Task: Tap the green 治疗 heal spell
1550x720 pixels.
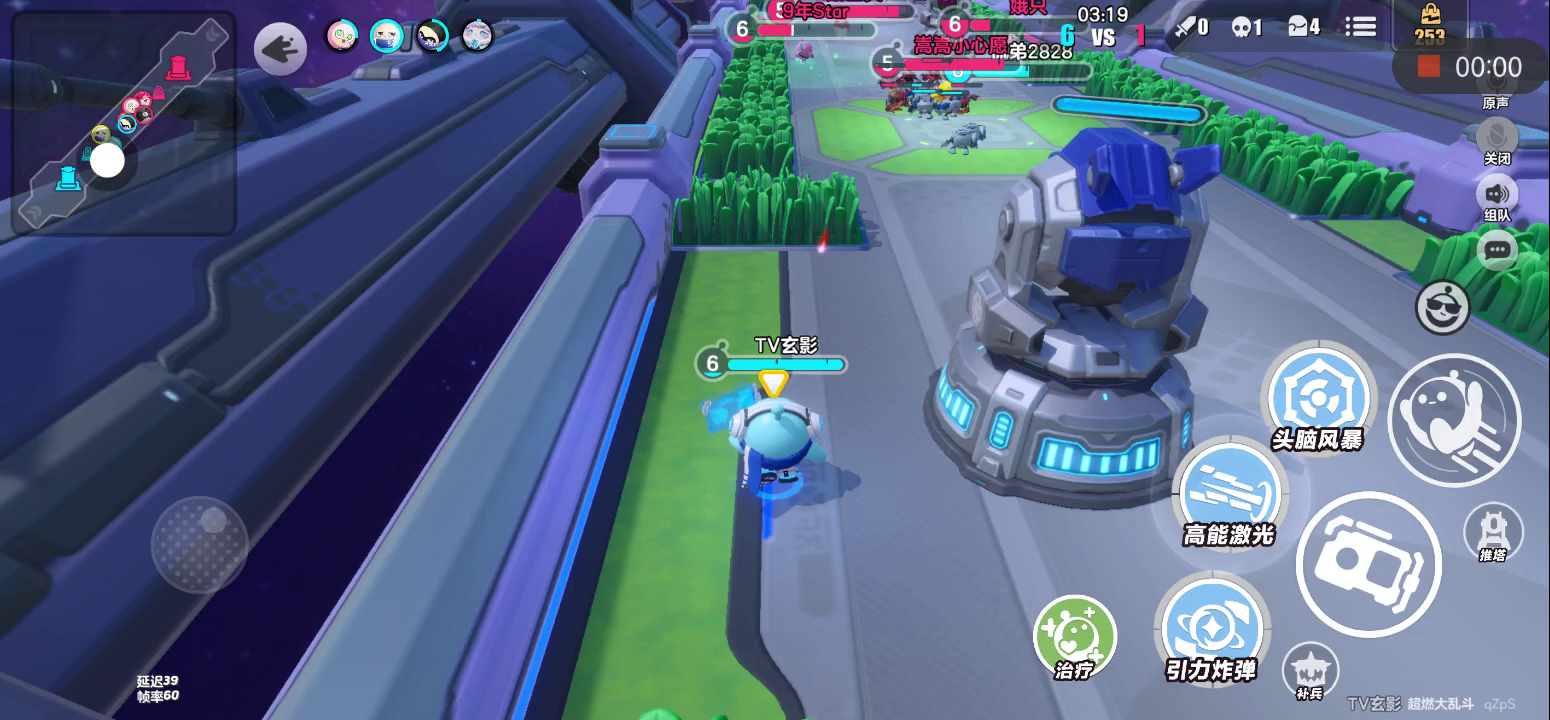Action: tap(1074, 634)
